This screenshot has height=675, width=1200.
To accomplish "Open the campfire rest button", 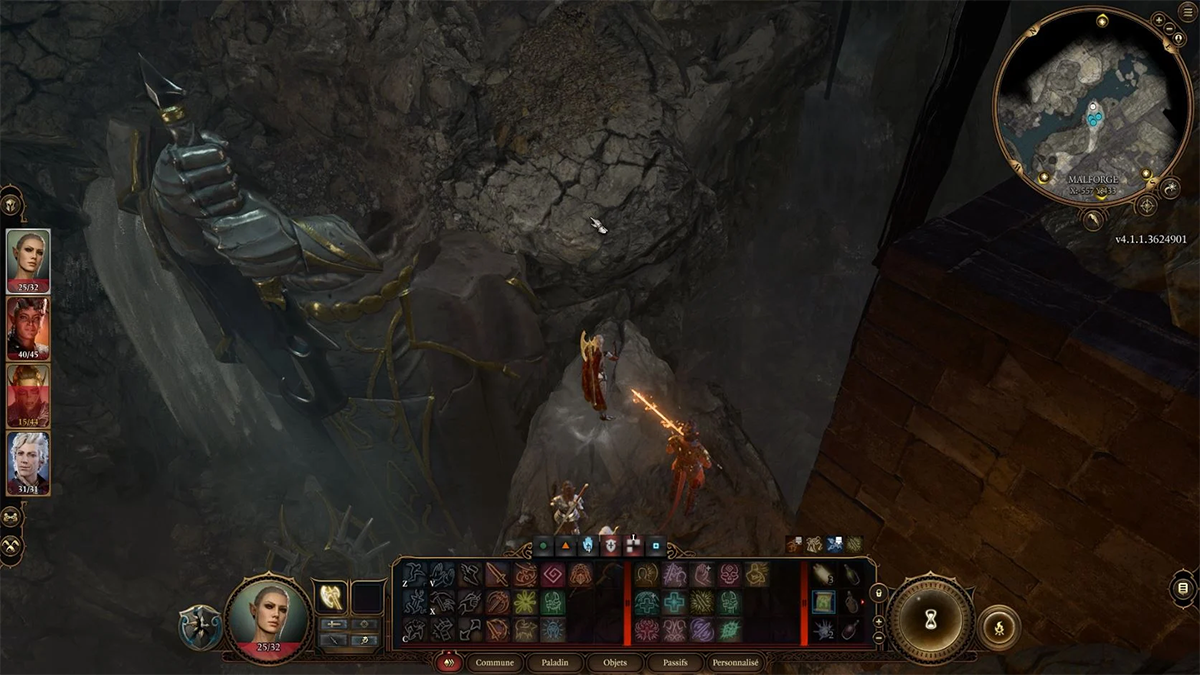I will click(x=998, y=626).
